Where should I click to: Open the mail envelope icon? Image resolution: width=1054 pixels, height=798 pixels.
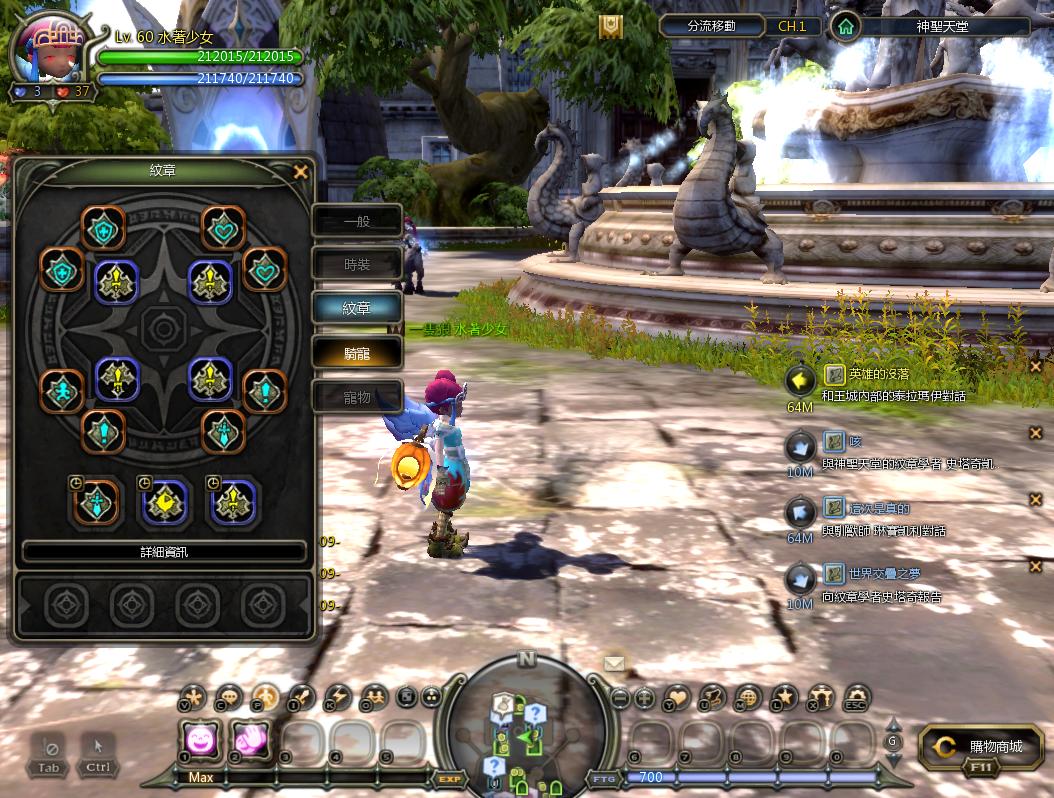[x=614, y=663]
